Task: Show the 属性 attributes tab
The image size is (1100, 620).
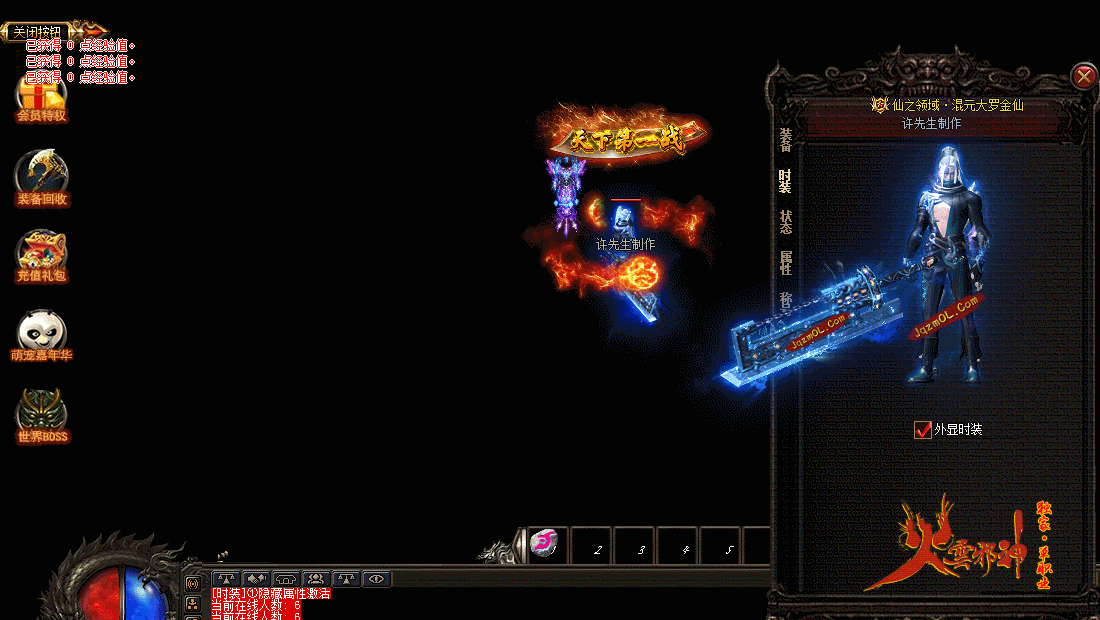Action: point(786,263)
